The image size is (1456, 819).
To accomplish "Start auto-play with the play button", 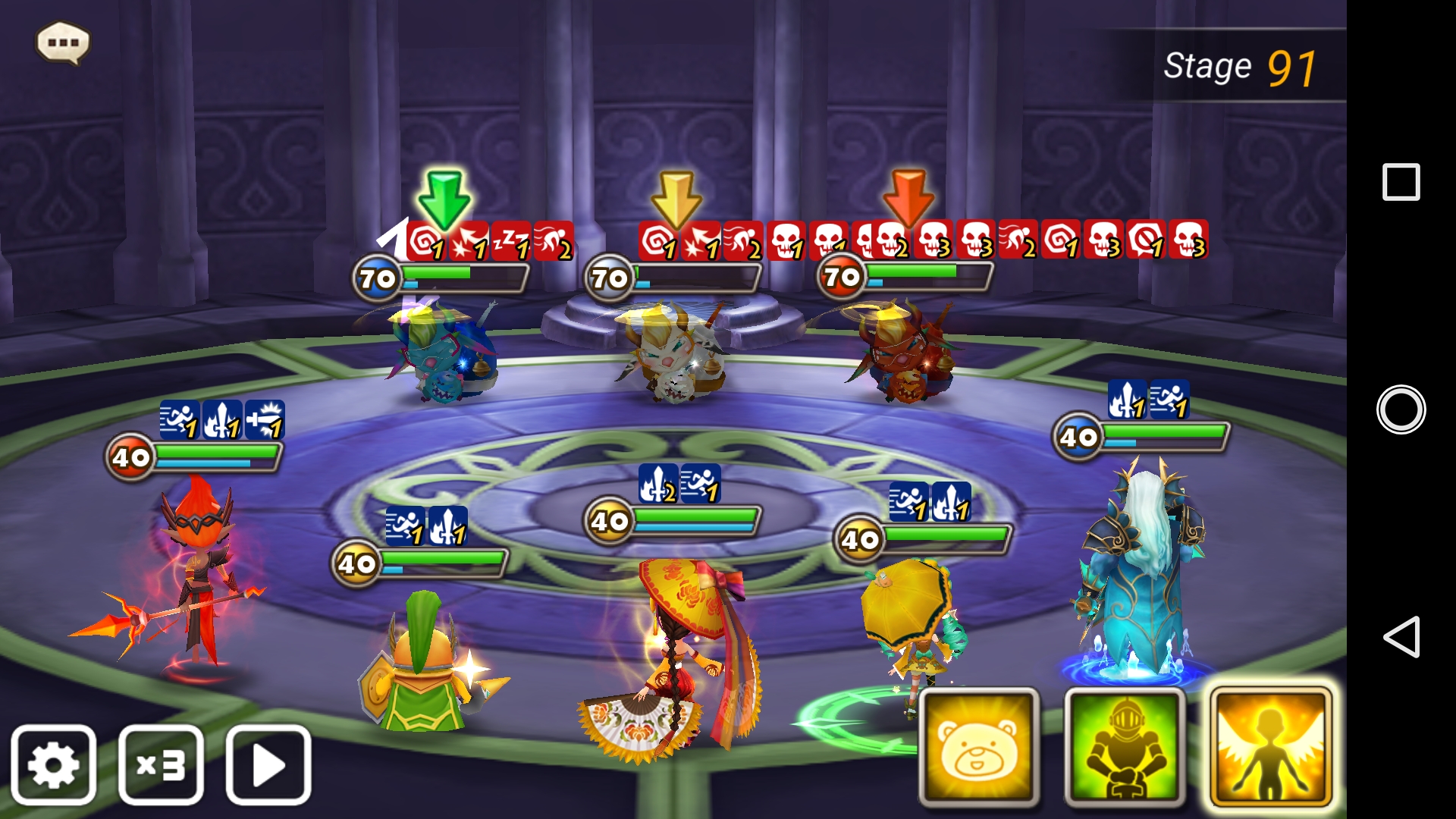I will coord(268,765).
